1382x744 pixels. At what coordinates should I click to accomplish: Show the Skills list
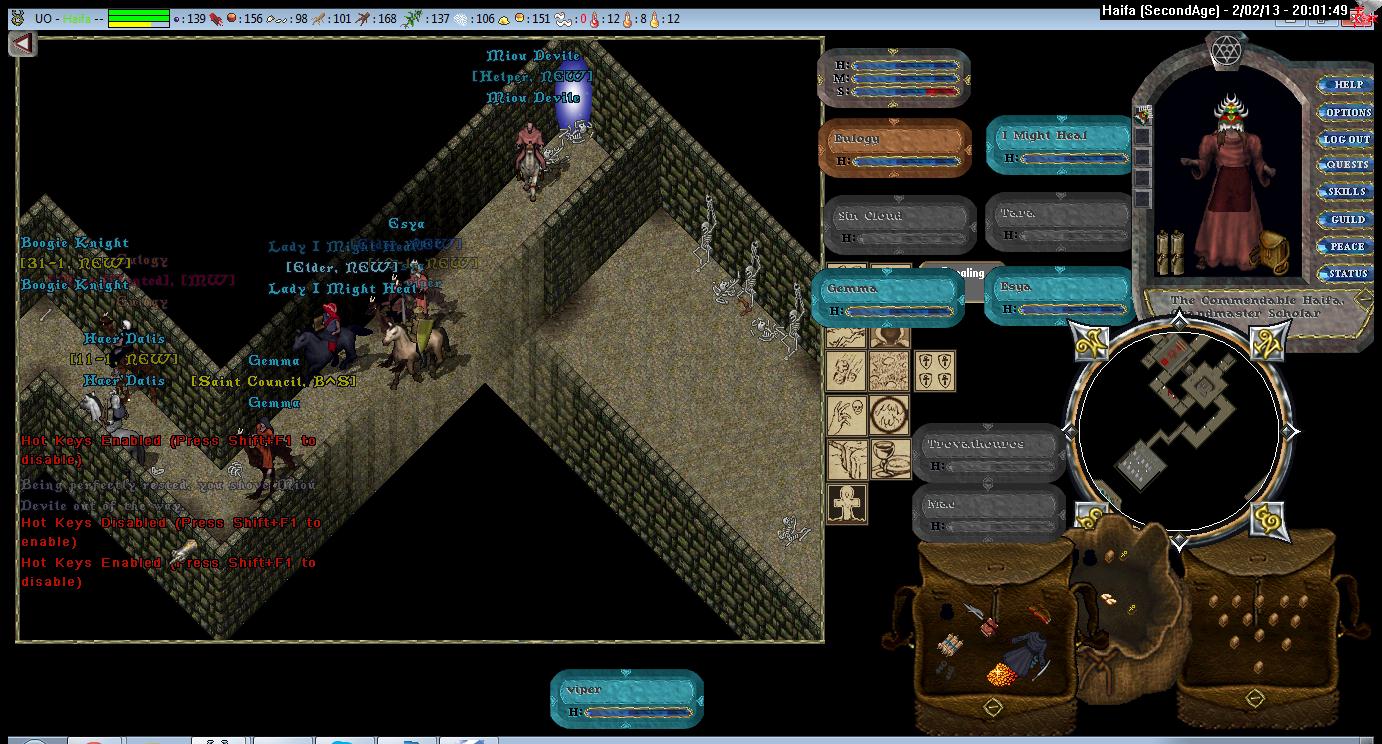[x=1347, y=192]
